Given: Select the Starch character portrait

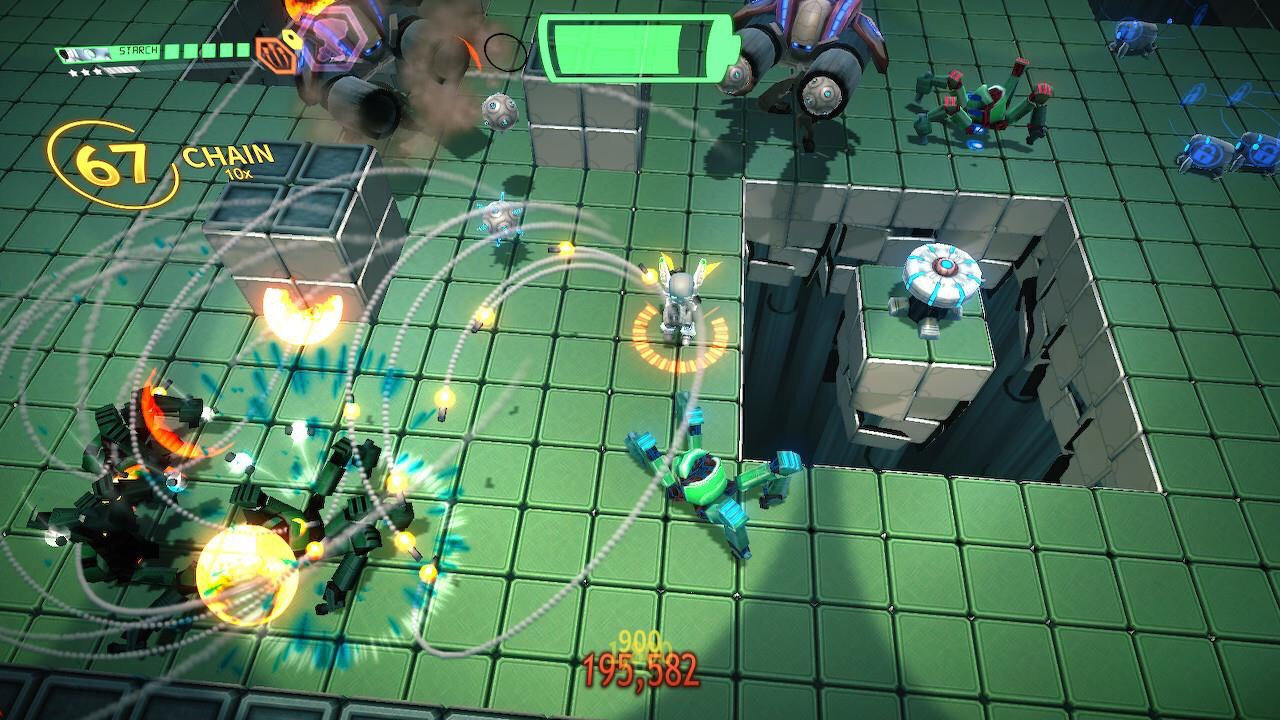Looking at the screenshot, I should tap(85, 52).
